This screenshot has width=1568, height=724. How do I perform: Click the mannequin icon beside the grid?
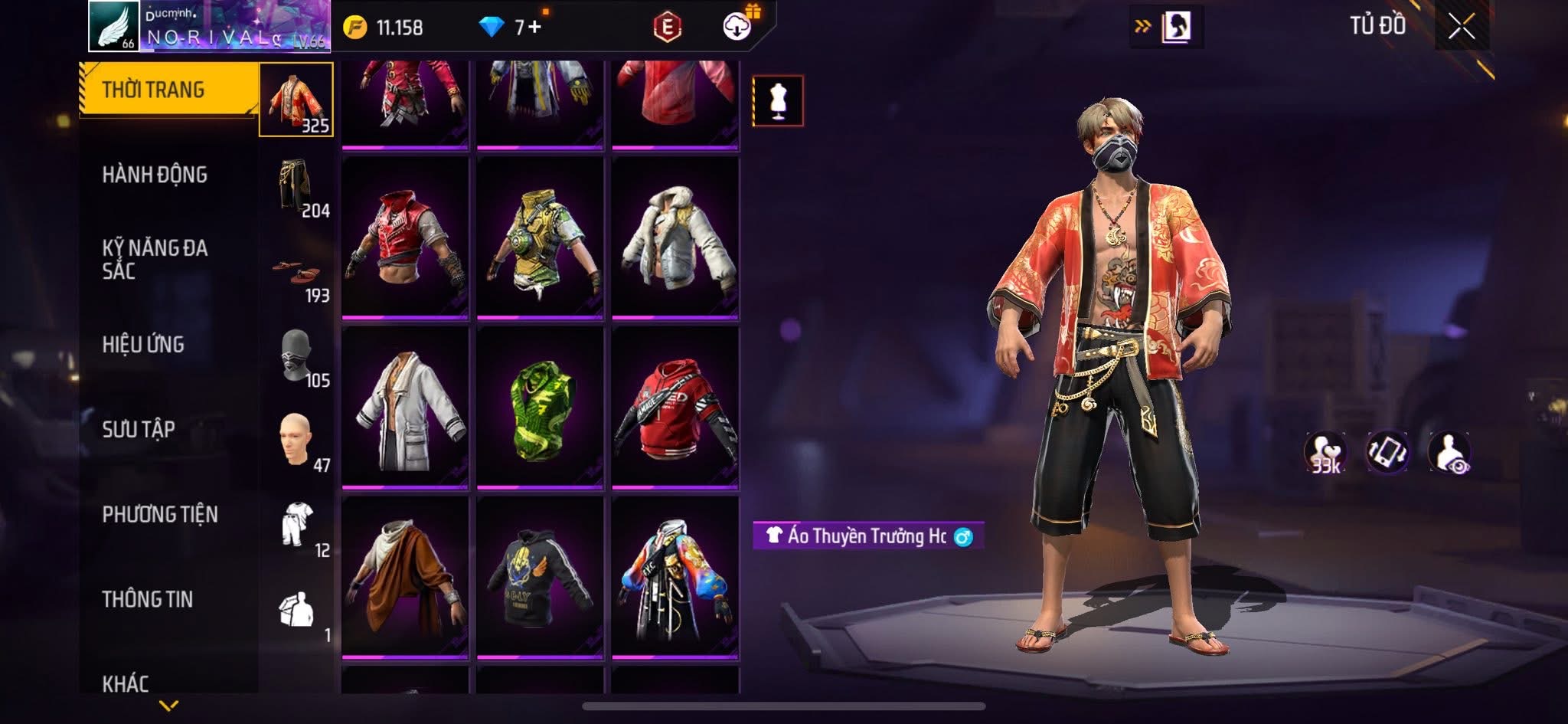778,100
